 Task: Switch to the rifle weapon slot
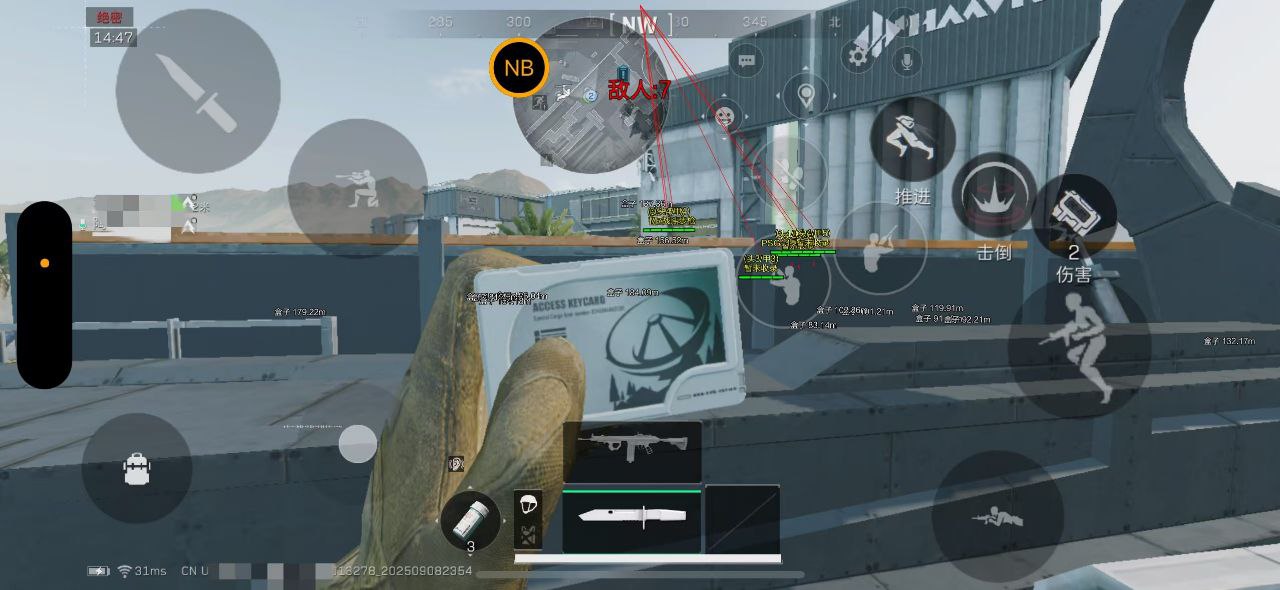632,451
